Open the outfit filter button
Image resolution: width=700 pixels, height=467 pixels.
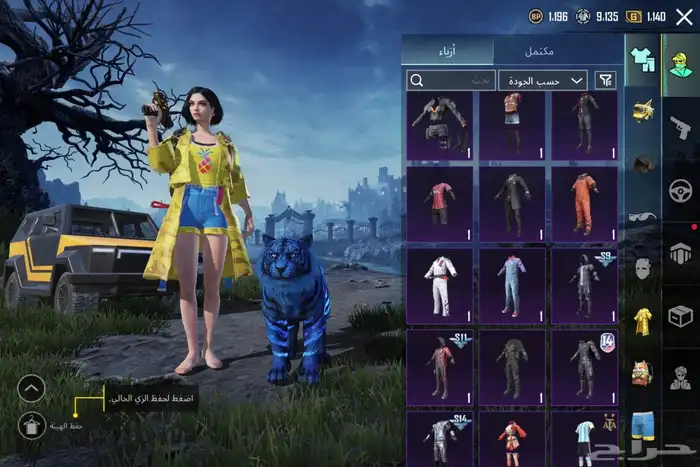[605, 80]
